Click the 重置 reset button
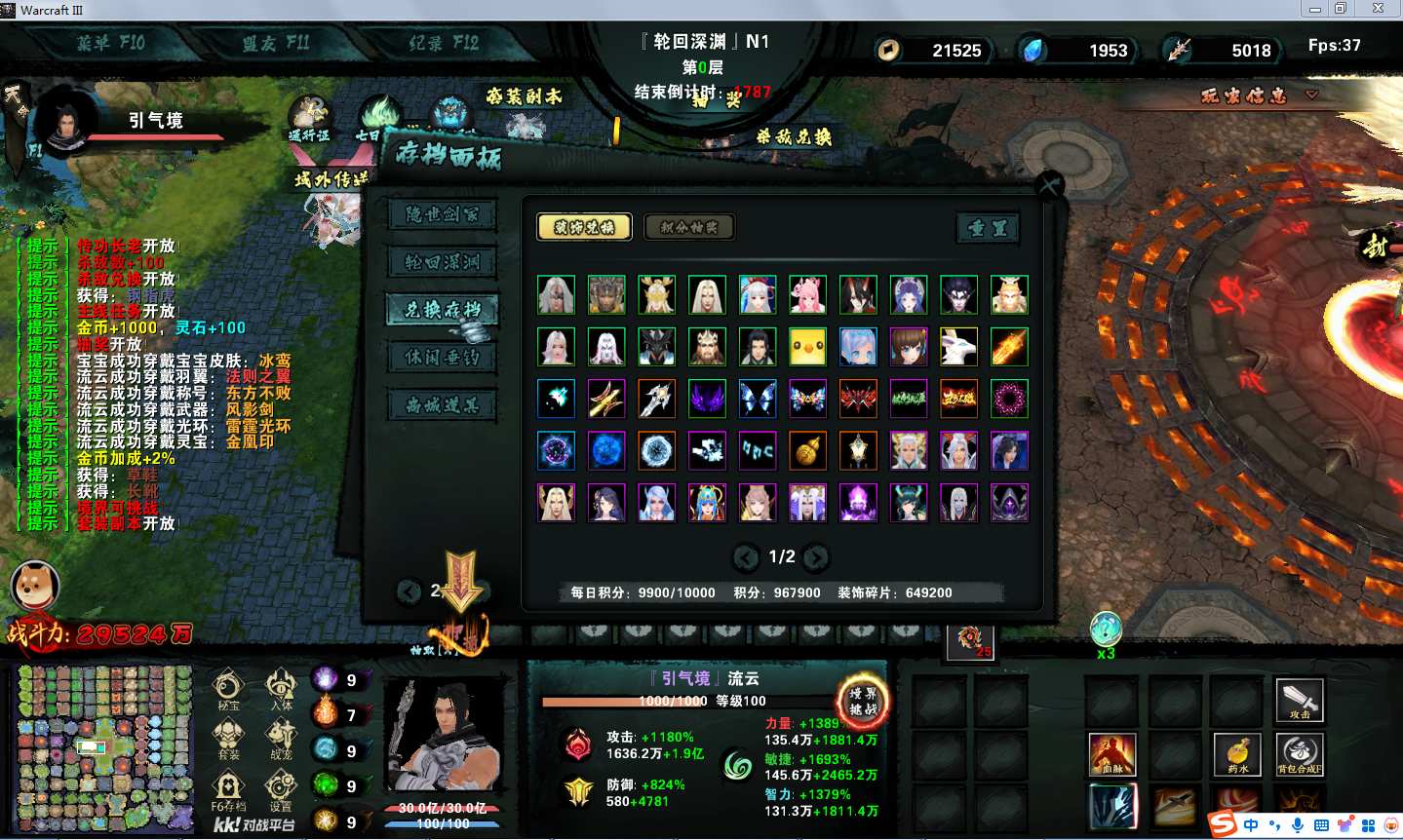The width and height of the screenshot is (1403, 840). pyautogui.click(x=988, y=228)
